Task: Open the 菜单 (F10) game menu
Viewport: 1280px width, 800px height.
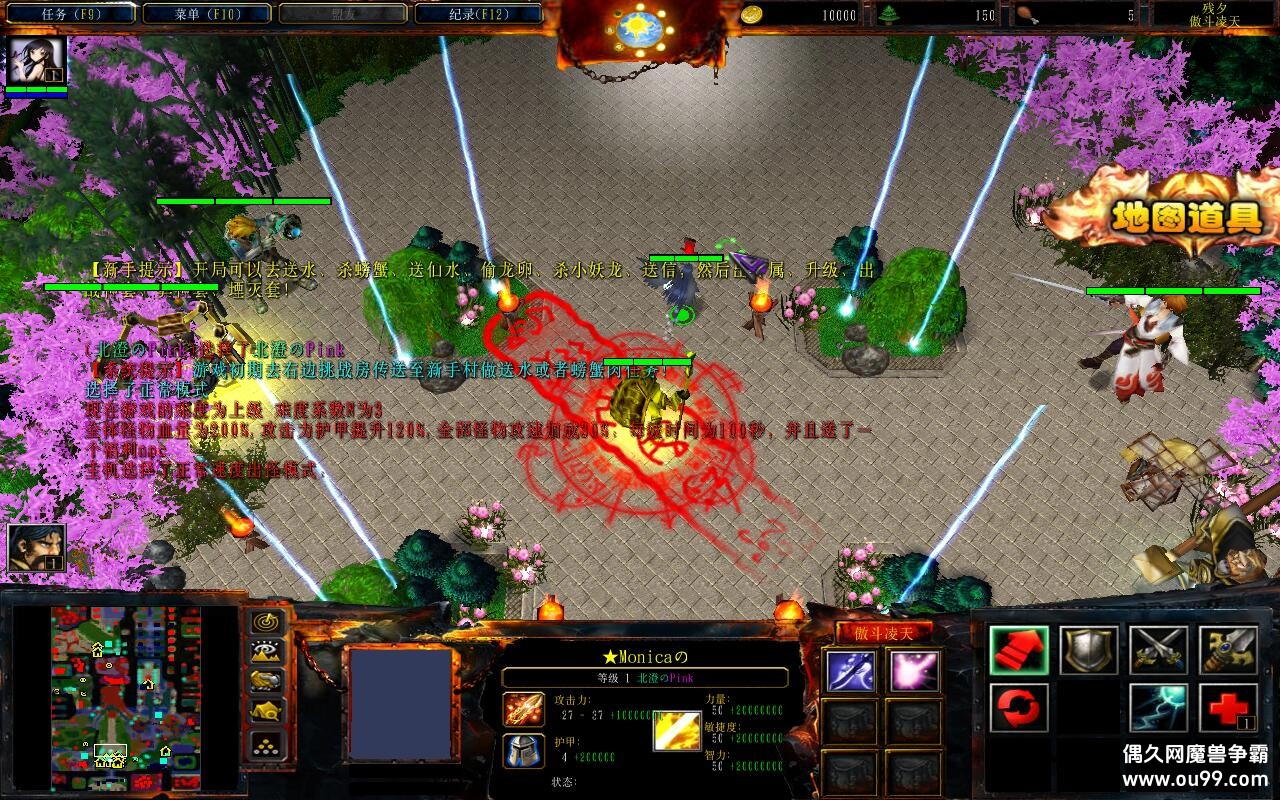Action: (x=206, y=14)
